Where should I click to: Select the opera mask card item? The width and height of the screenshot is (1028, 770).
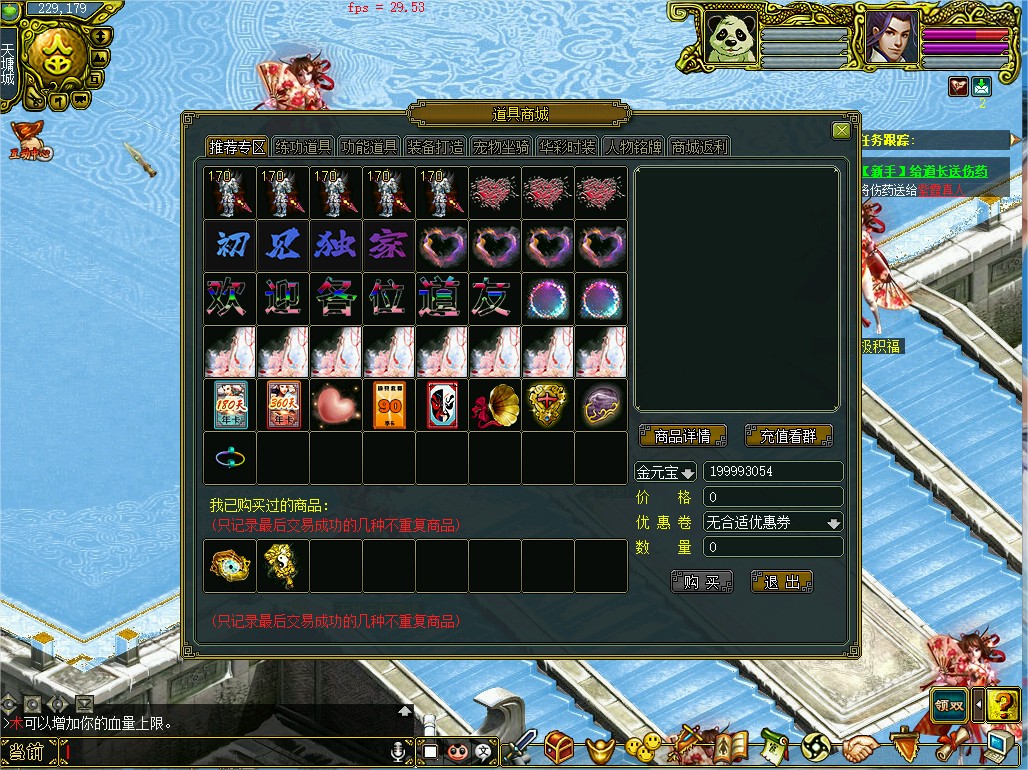point(441,405)
